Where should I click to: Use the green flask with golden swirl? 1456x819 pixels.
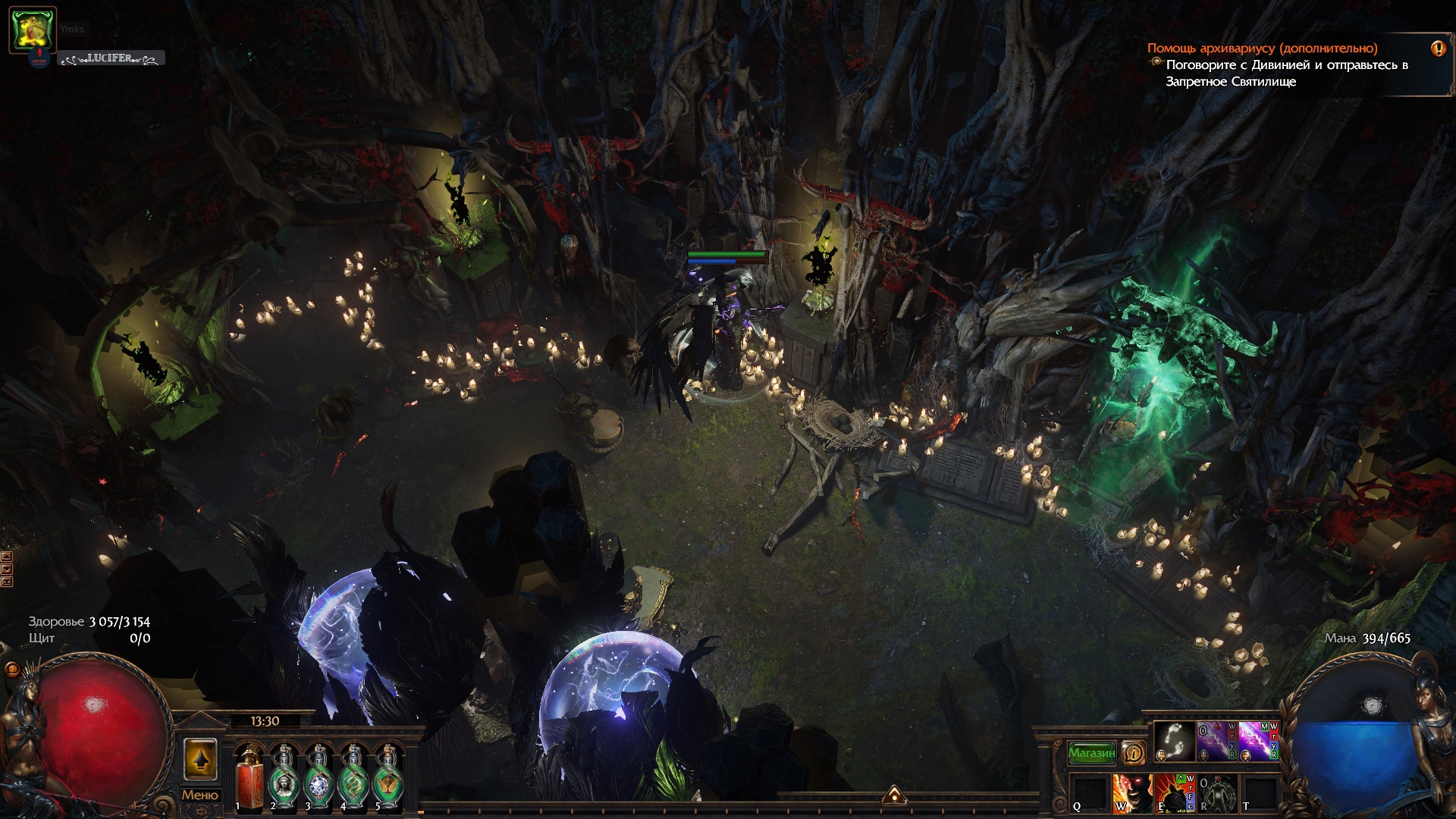[x=353, y=777]
